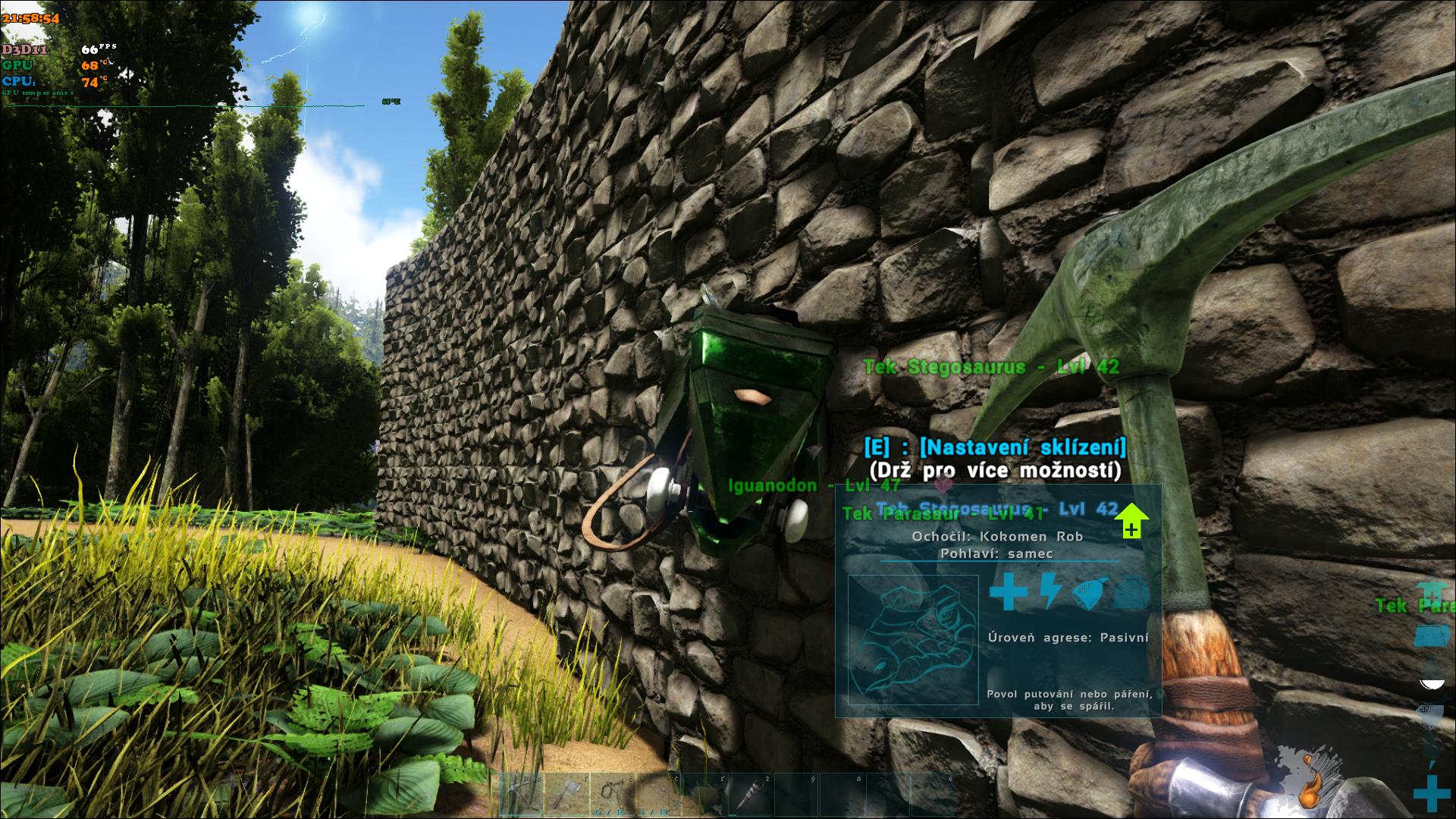
Task: Choose the slingshot hotbar slot
Action: point(613,795)
